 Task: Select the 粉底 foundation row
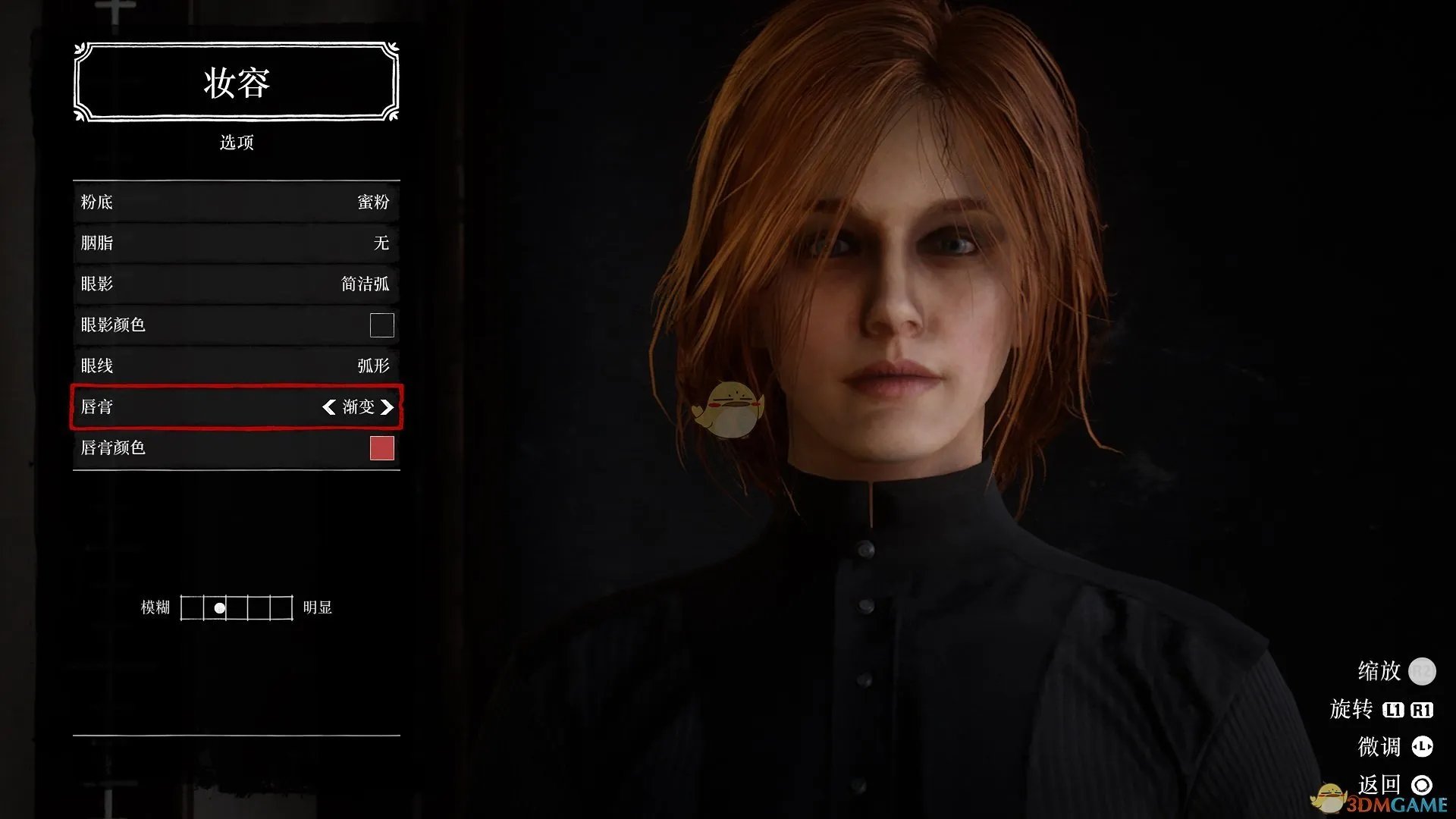(x=236, y=202)
